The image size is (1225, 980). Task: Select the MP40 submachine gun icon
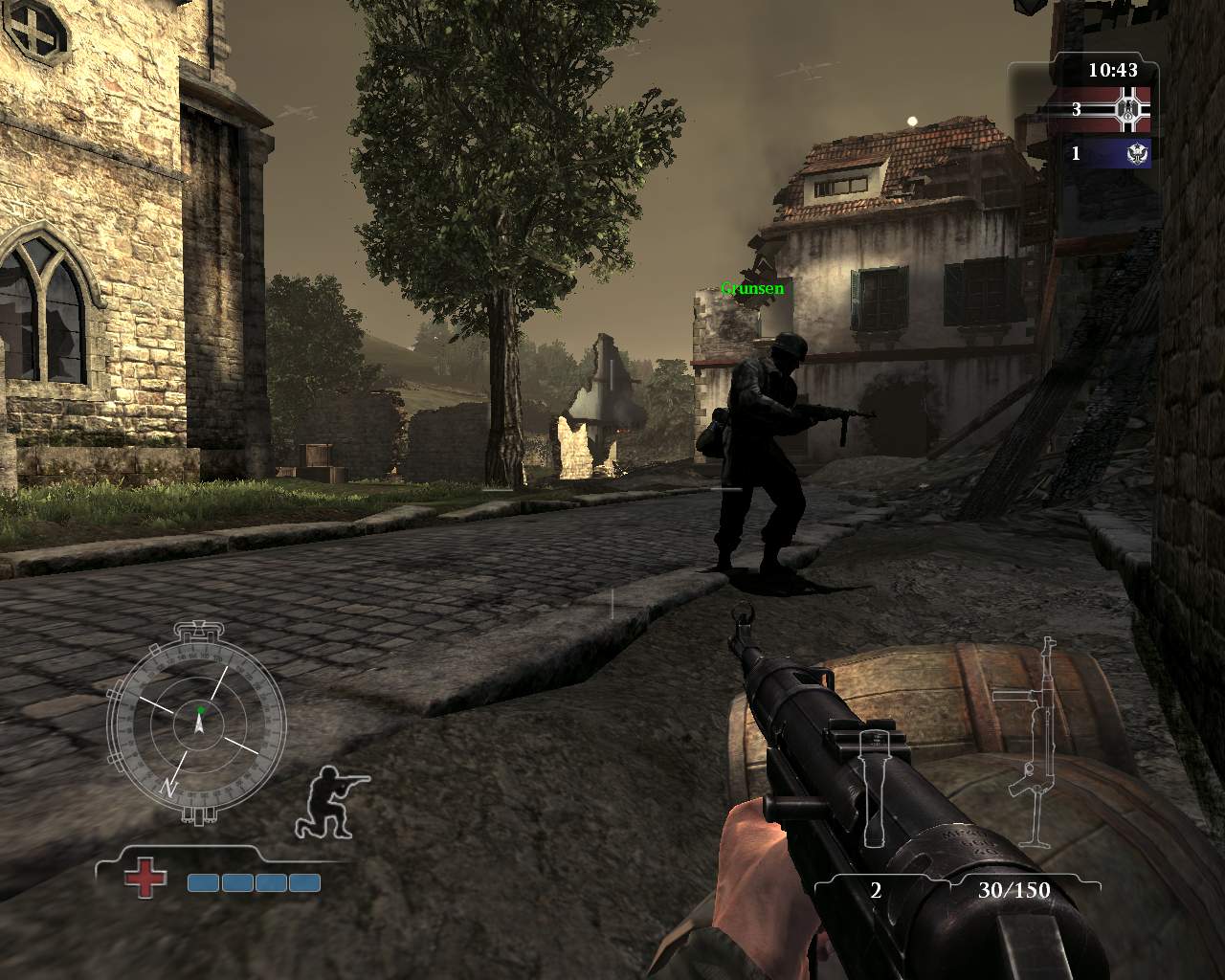pyautogui.click(x=1034, y=742)
